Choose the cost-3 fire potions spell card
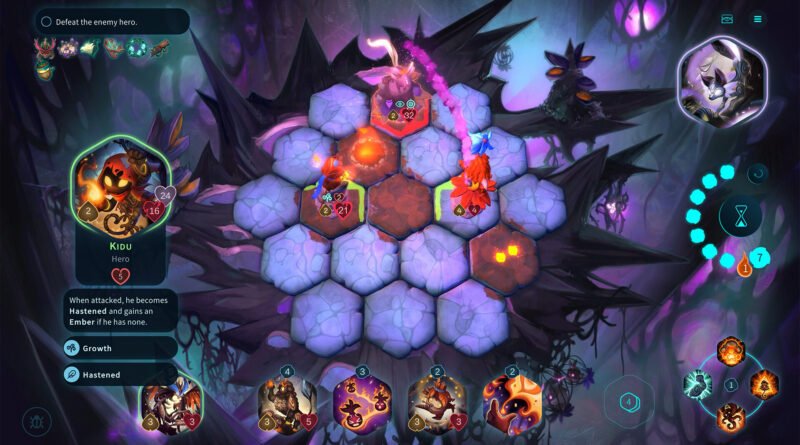 click(x=360, y=403)
